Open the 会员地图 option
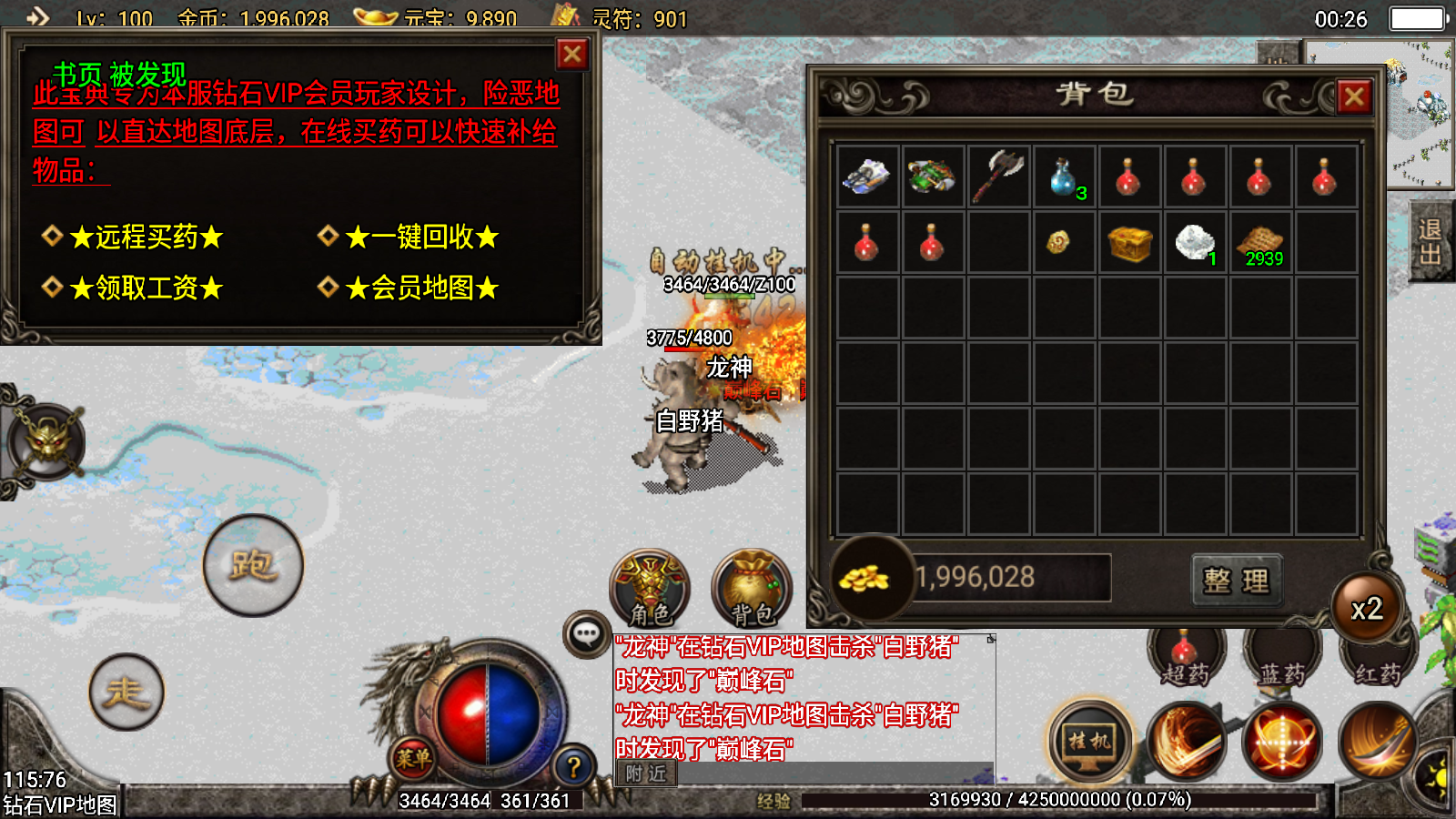1456x819 pixels. click(421, 288)
